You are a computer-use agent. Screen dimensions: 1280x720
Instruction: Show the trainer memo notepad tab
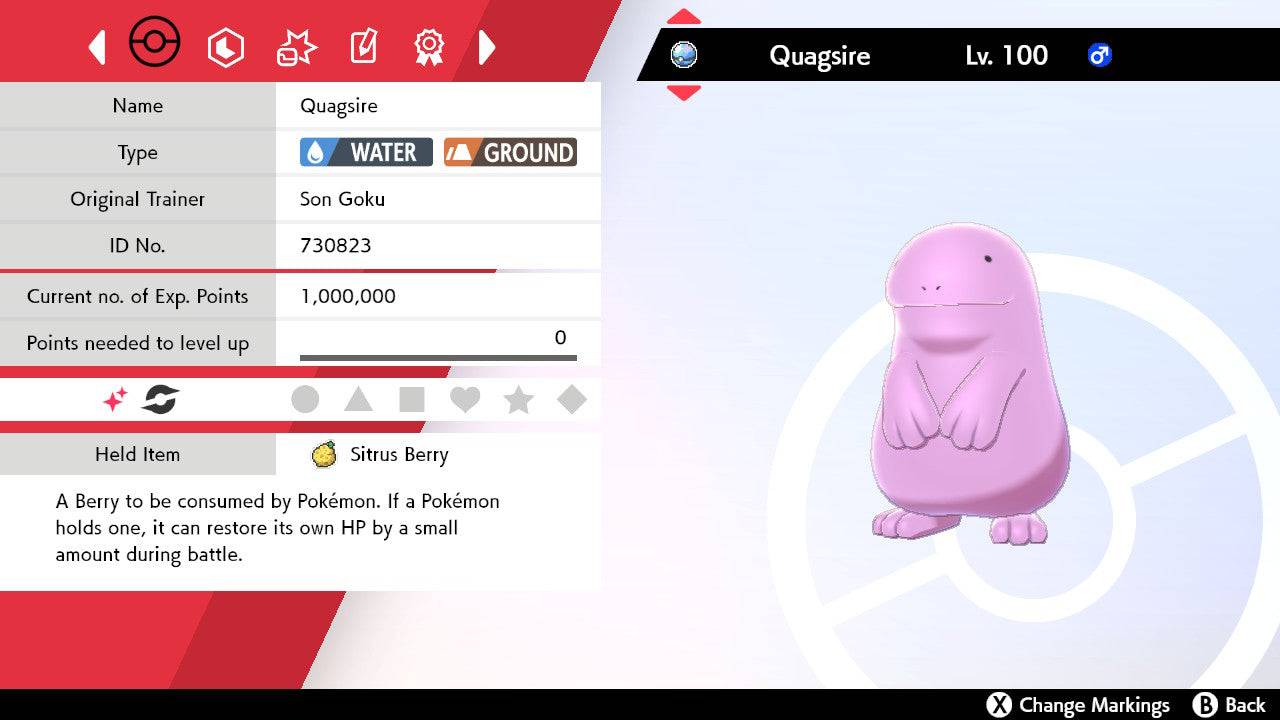pos(362,47)
